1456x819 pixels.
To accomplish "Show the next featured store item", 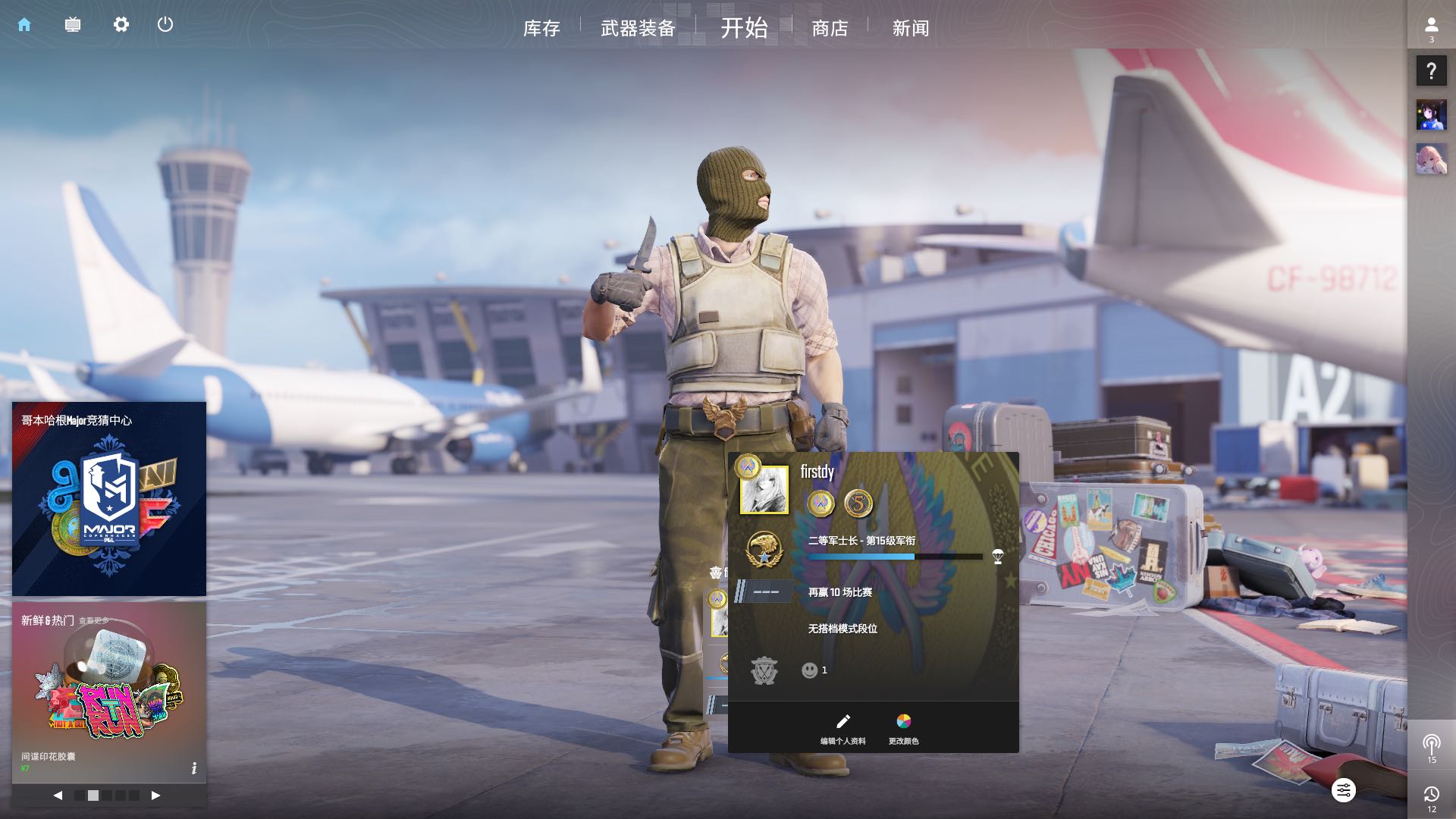I will pos(155,795).
